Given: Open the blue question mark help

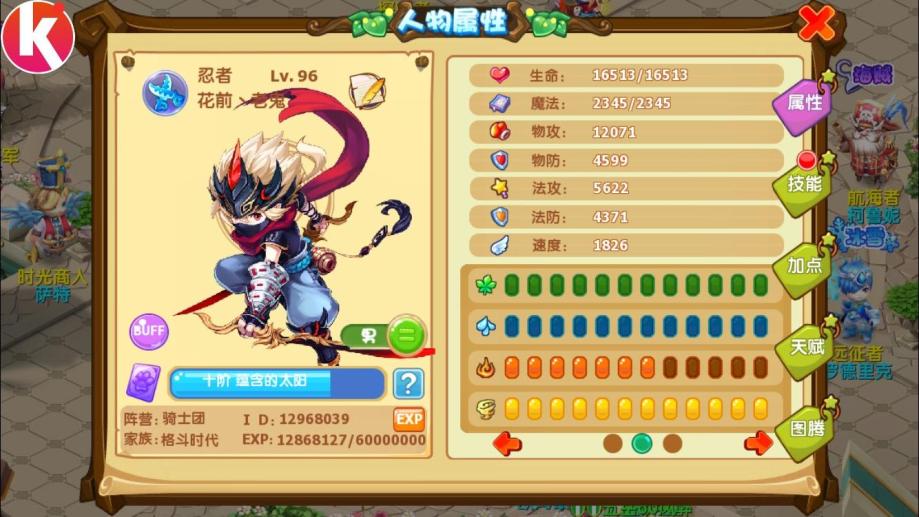Looking at the screenshot, I should pos(407,382).
